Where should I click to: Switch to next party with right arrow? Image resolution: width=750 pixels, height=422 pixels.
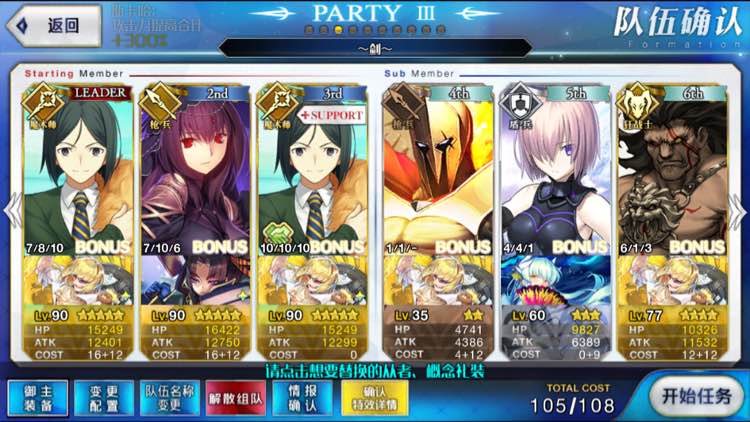pos(740,212)
